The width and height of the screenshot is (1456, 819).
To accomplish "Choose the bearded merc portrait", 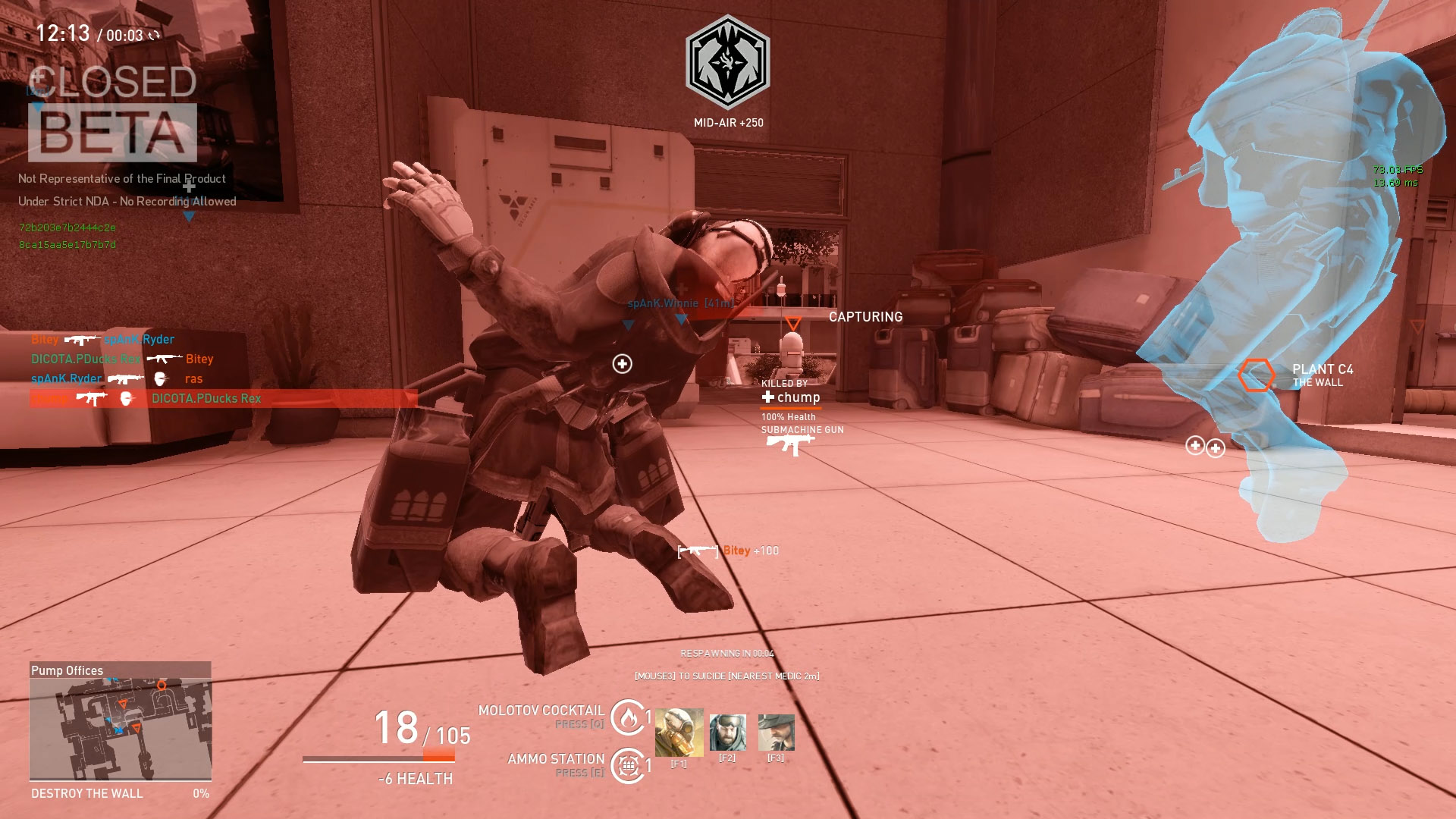I will pyautogui.click(x=727, y=732).
